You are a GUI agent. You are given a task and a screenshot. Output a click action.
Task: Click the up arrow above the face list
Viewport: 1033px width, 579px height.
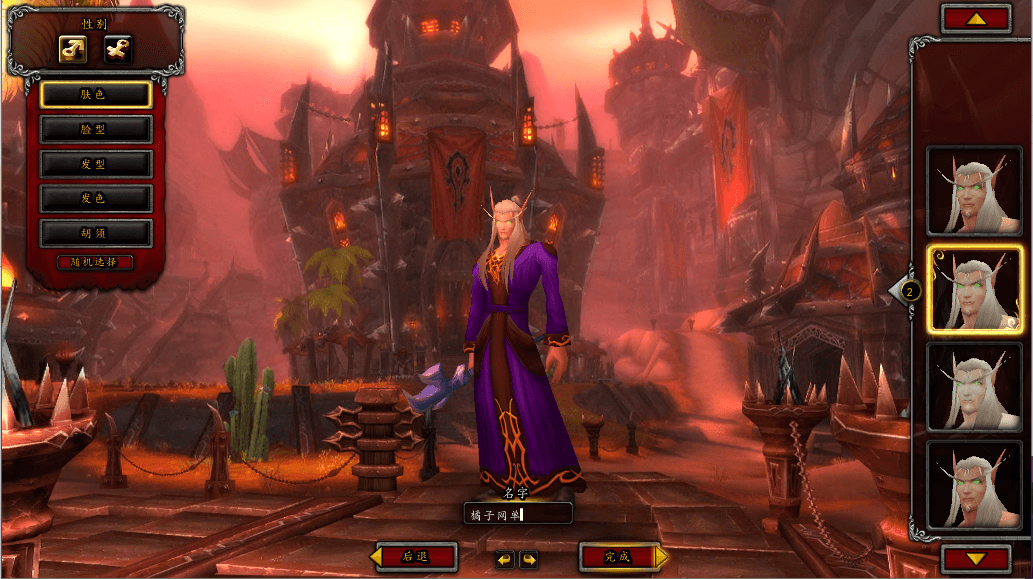[976, 18]
